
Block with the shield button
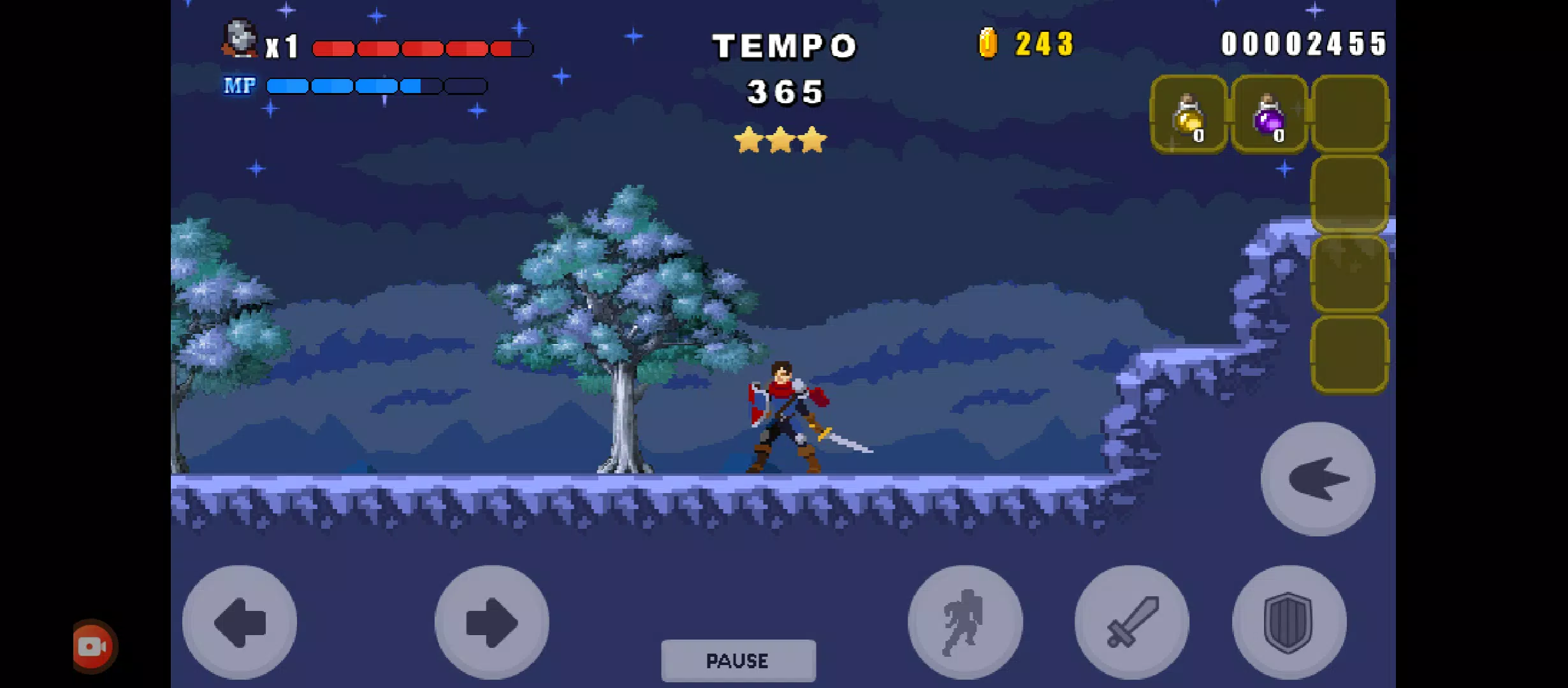point(1289,622)
